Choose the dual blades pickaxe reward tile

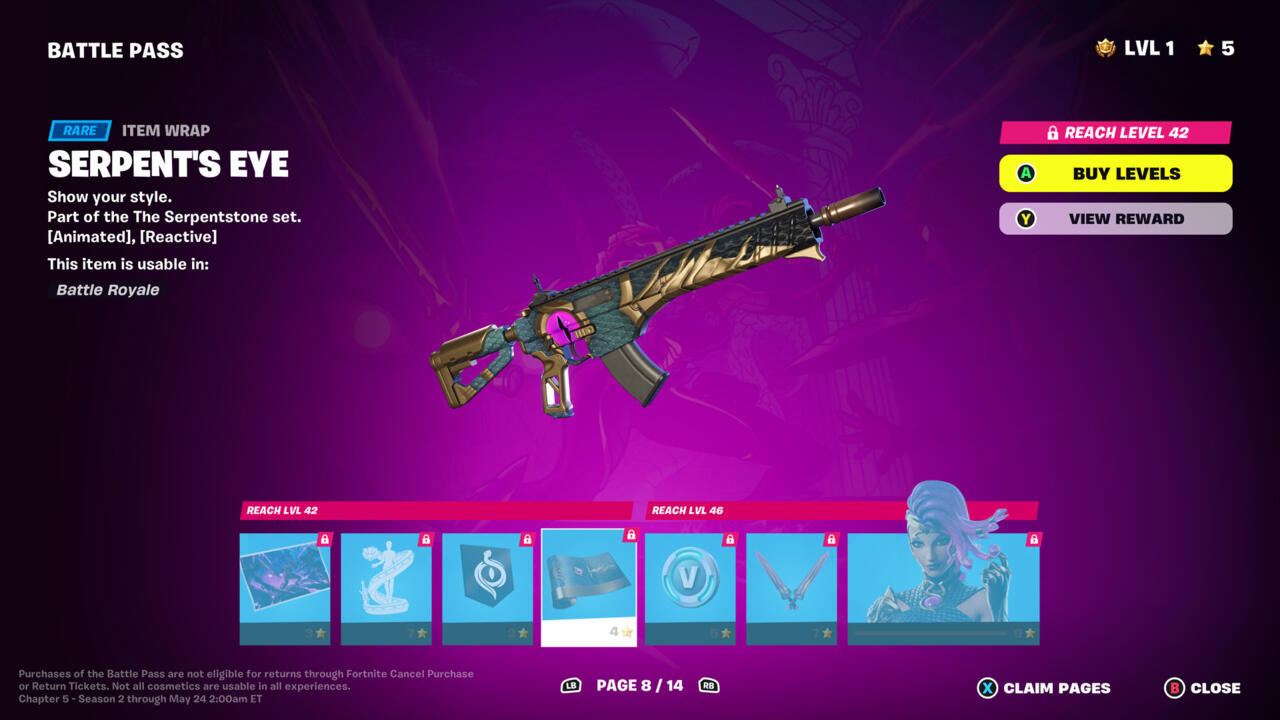[x=791, y=588]
